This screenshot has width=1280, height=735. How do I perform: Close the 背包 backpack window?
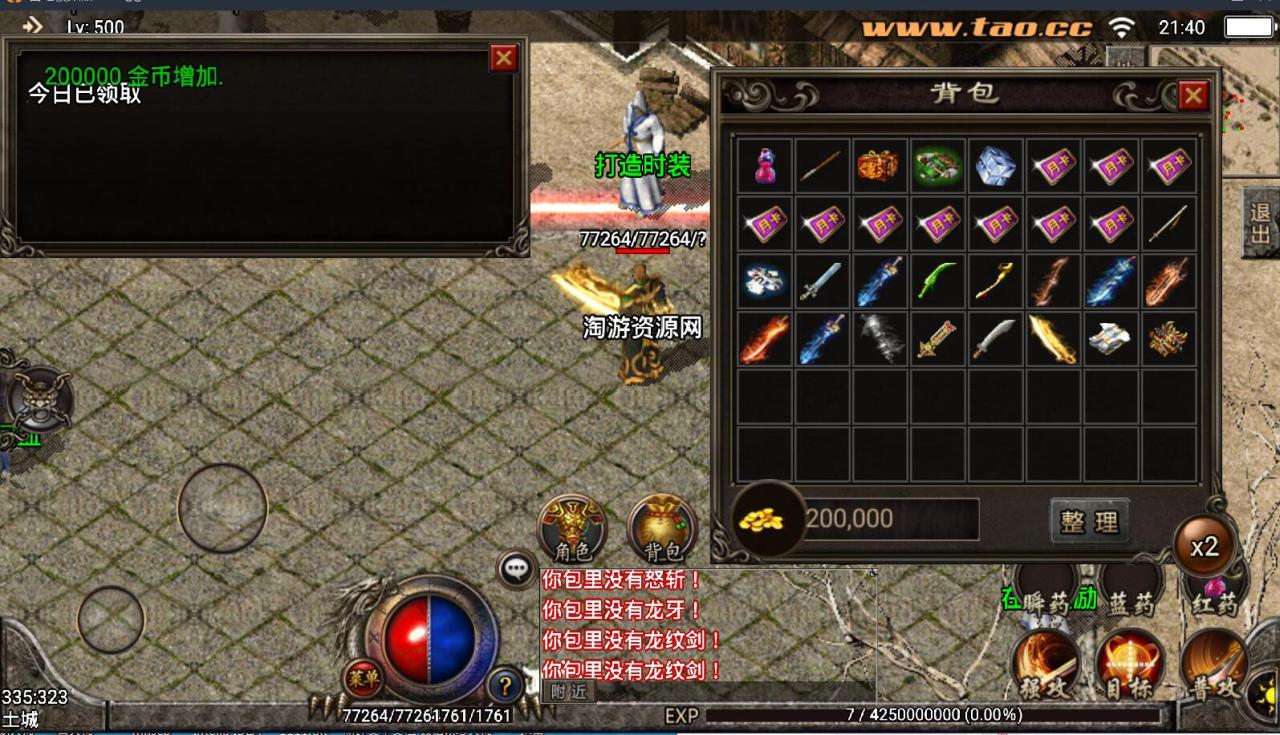click(1193, 96)
